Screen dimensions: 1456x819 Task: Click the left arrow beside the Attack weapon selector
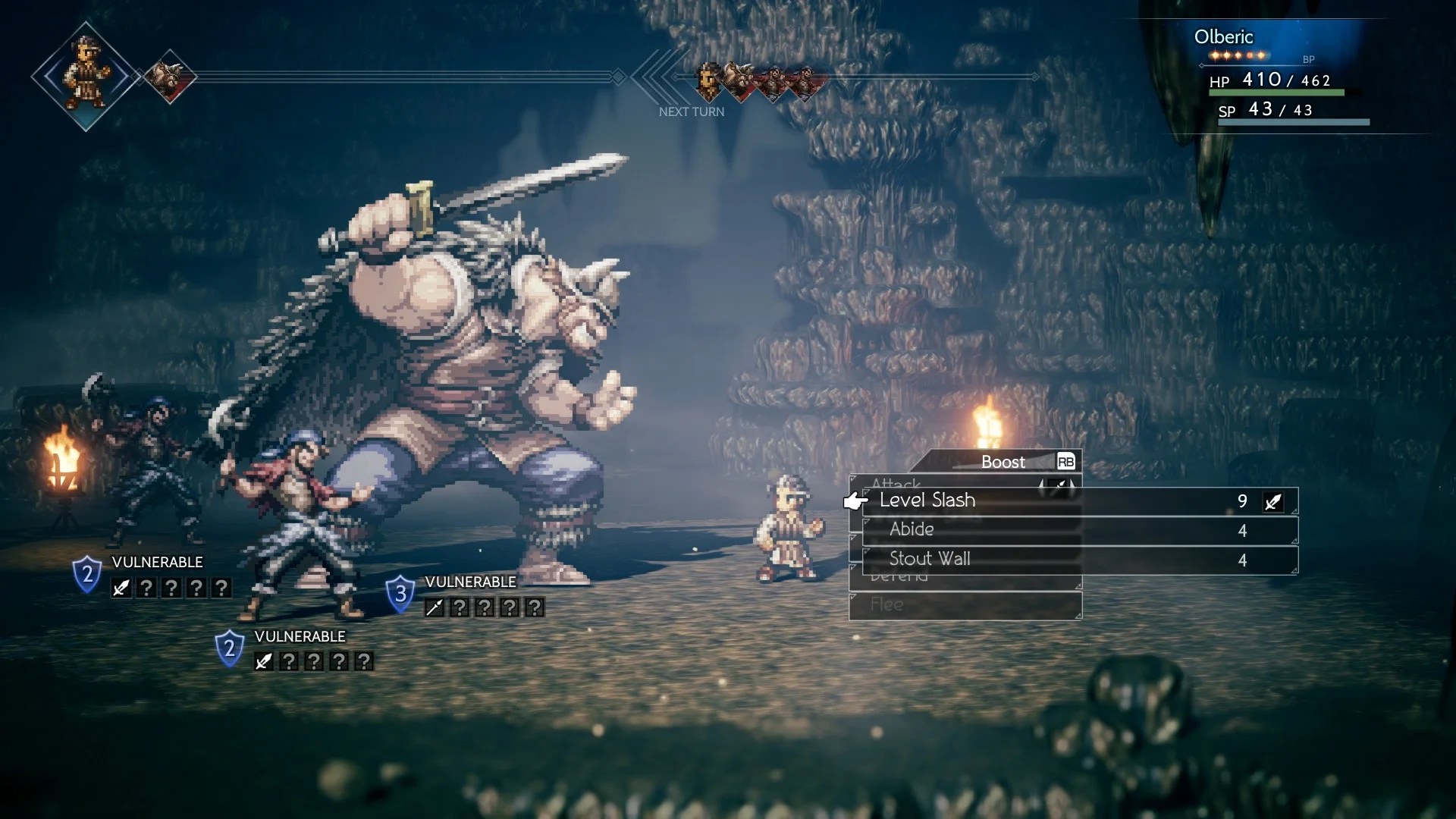[1042, 484]
